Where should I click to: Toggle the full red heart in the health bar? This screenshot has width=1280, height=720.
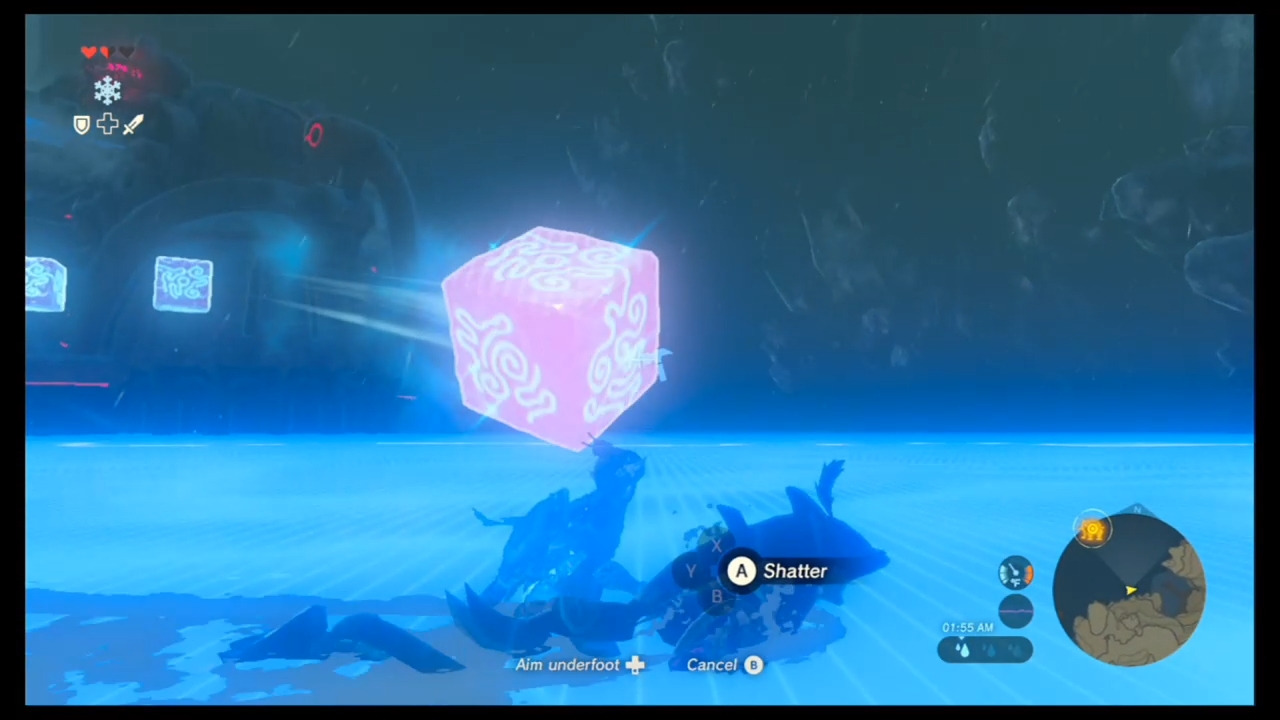coord(89,52)
